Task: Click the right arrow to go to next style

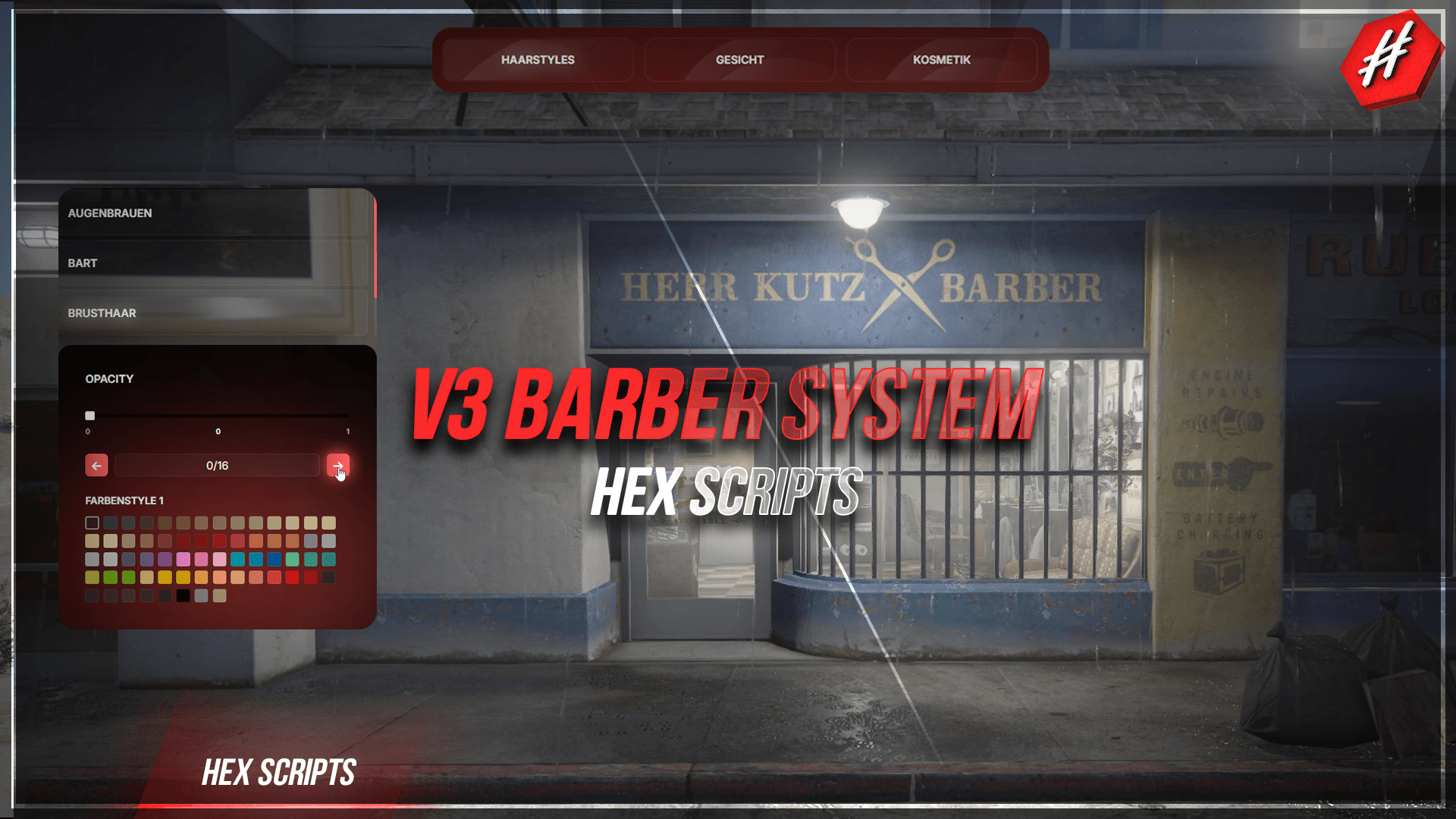Action: [338, 465]
